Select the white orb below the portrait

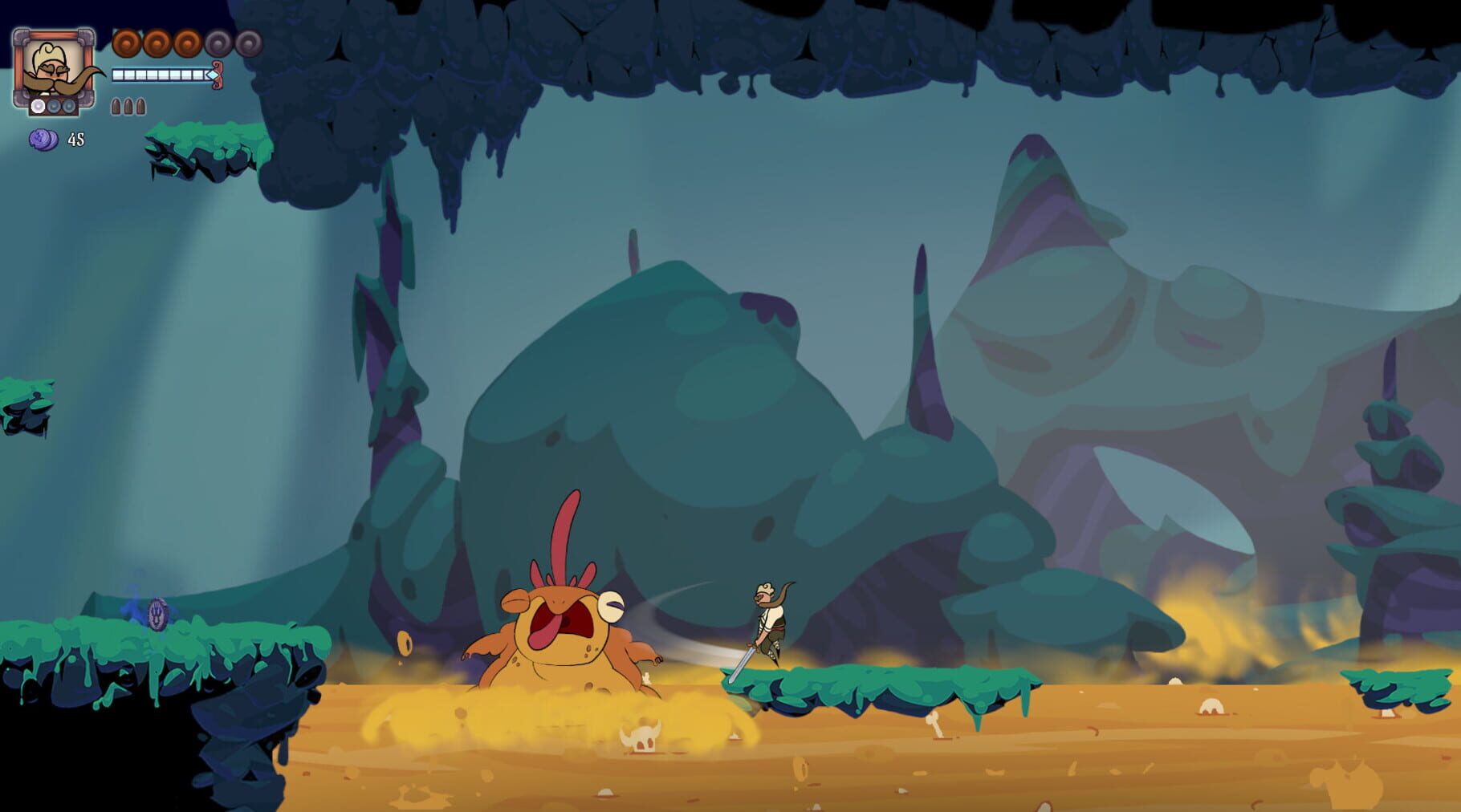click(x=37, y=105)
